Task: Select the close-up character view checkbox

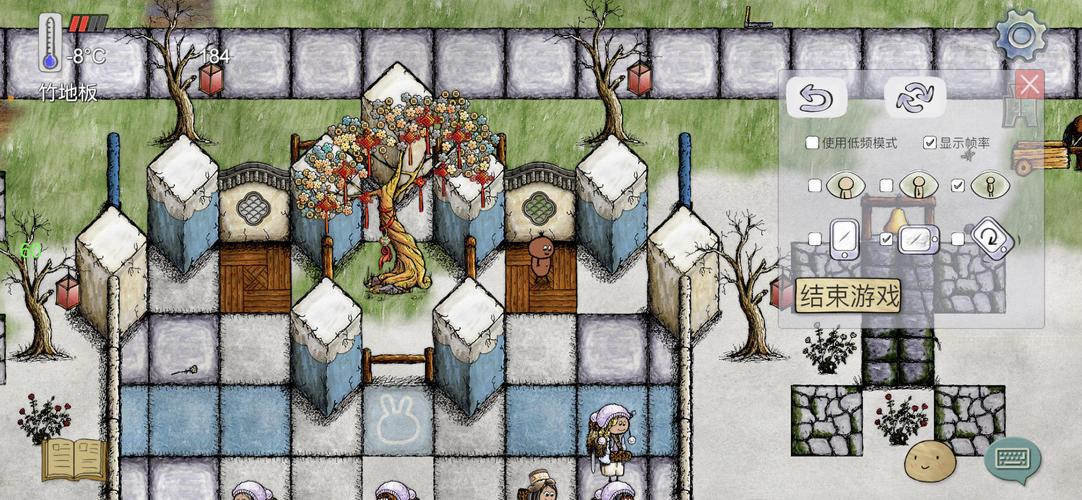Action: [x=815, y=186]
